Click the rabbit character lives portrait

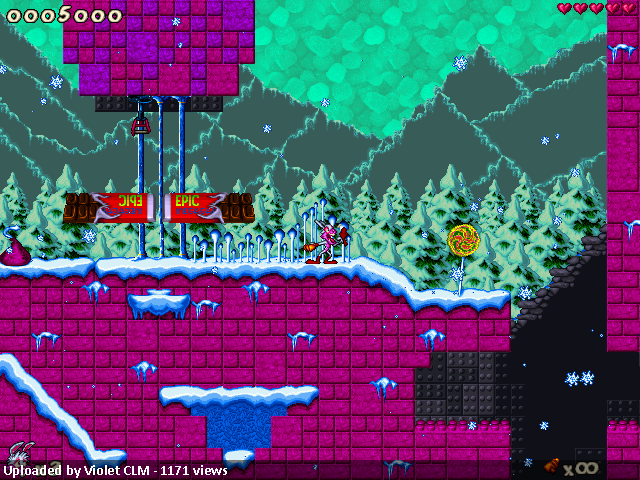19,453
